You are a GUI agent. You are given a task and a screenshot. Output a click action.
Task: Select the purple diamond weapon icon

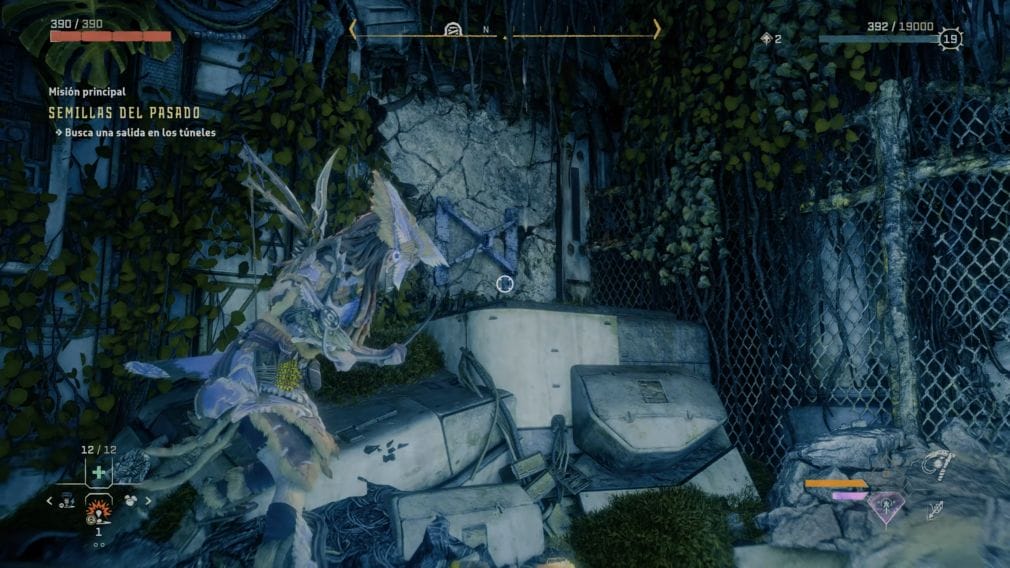coord(885,508)
